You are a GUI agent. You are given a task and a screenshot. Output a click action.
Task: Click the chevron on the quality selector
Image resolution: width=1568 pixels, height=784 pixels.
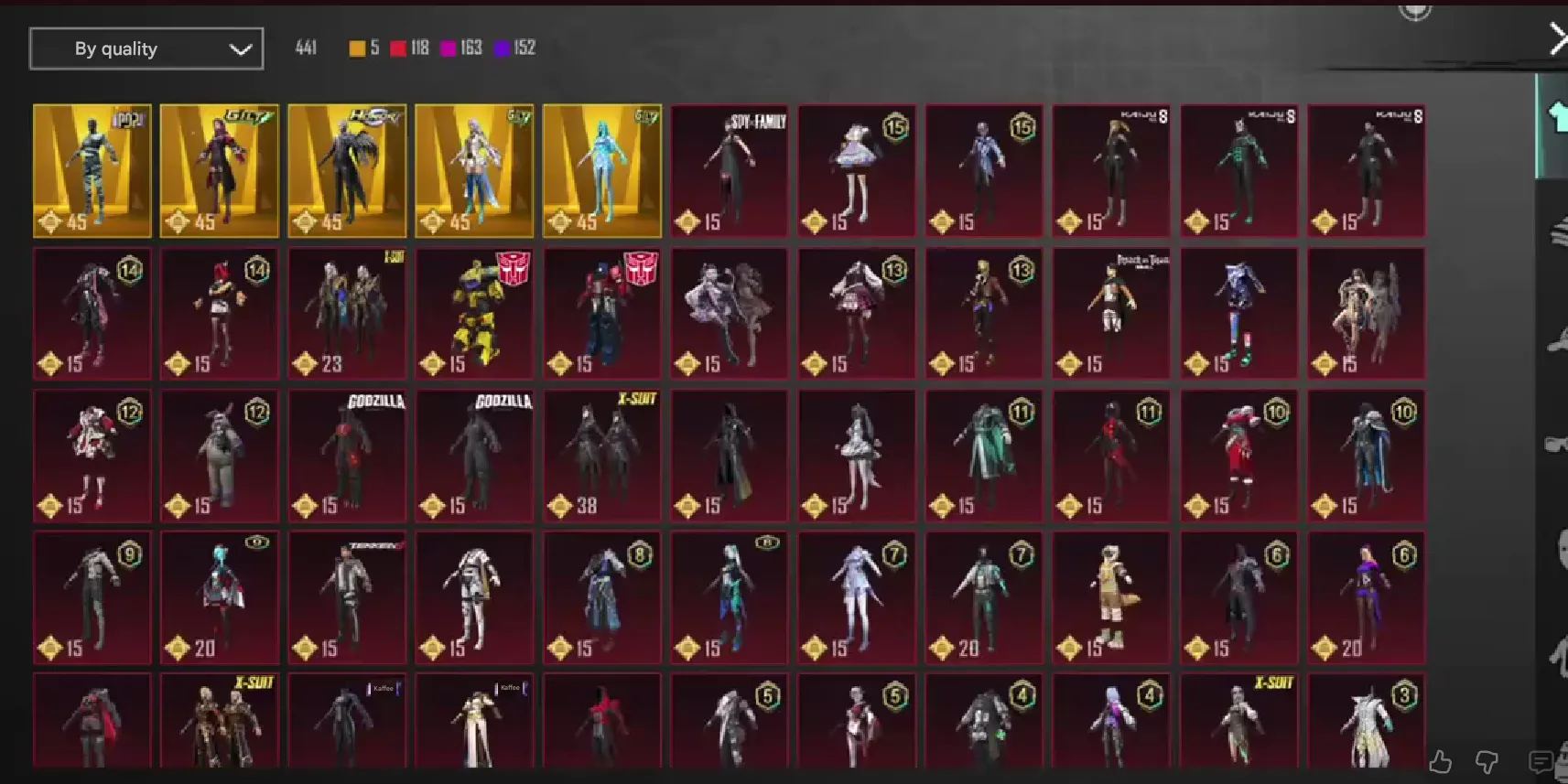[240, 48]
